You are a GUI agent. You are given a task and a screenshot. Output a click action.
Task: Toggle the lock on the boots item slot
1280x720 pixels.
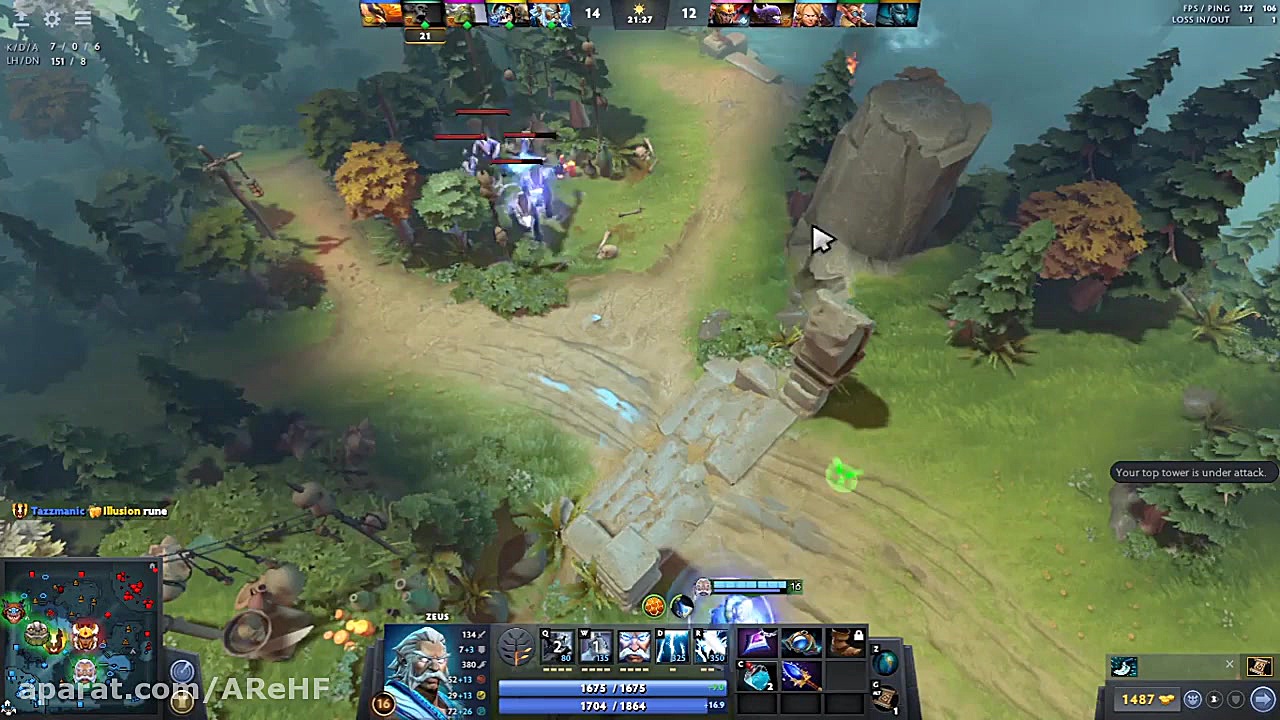[859, 636]
